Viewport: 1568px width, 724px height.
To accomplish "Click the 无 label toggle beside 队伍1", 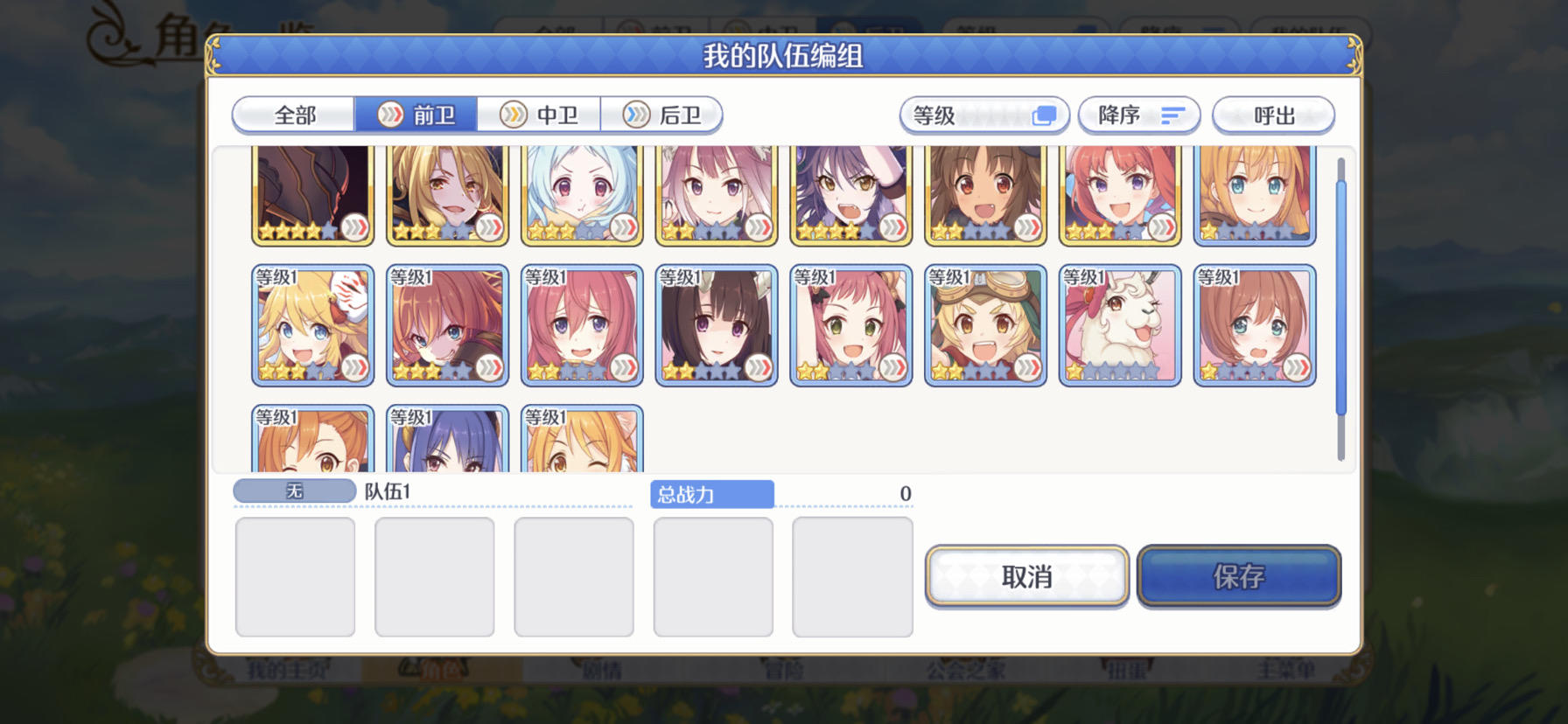I will pyautogui.click(x=293, y=491).
